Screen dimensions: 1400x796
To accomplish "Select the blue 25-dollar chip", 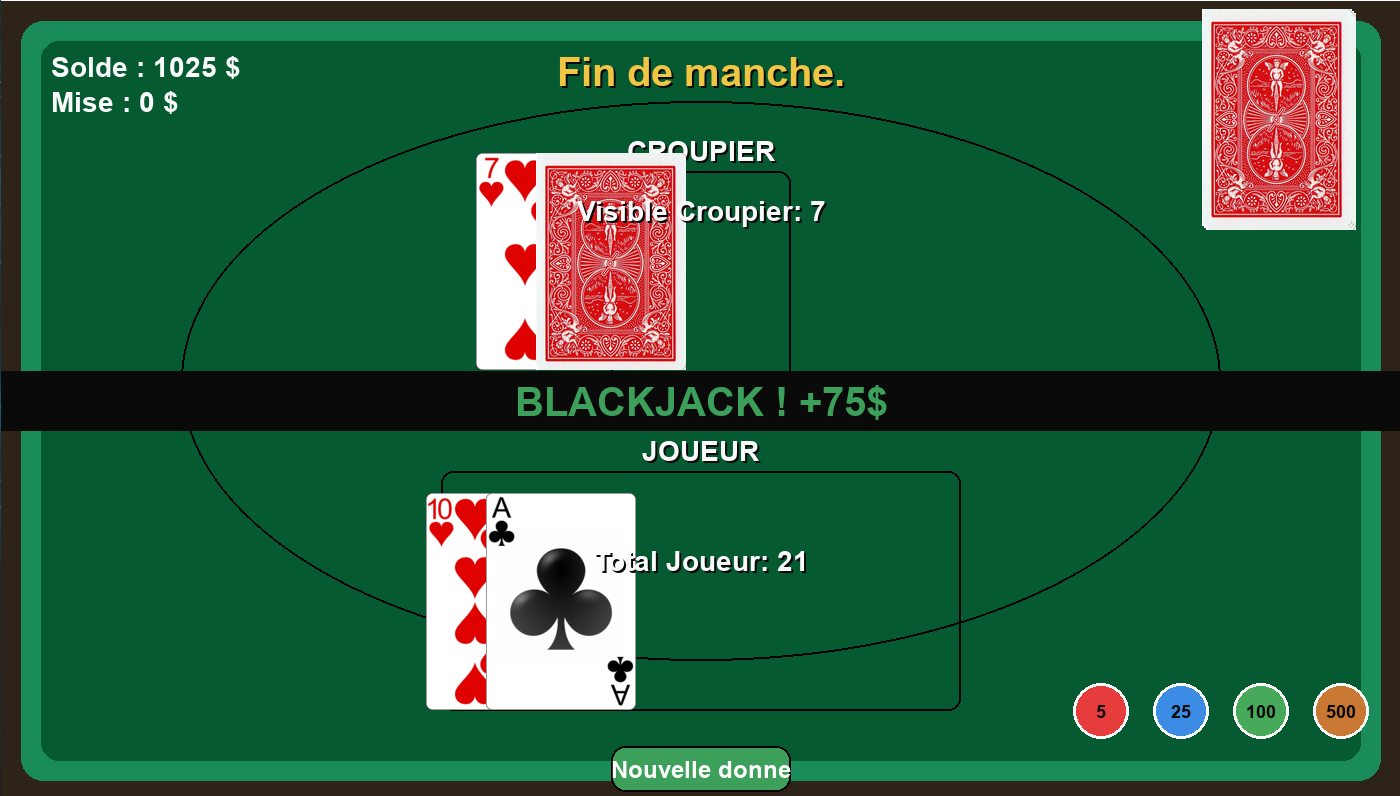I will (1180, 710).
